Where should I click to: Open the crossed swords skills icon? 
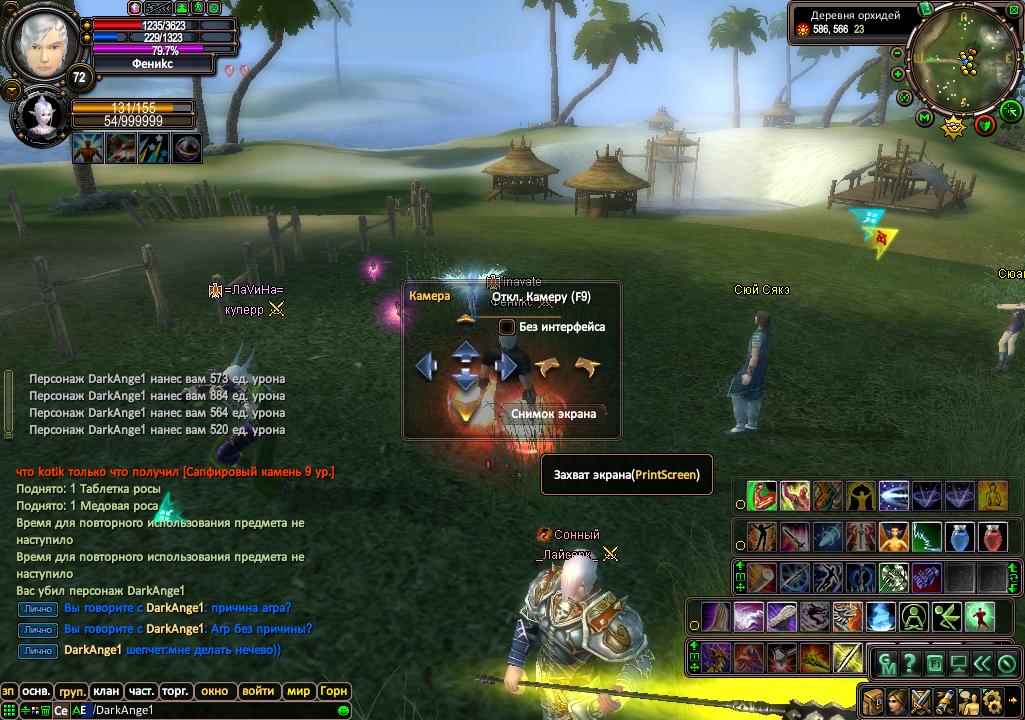coord(920,701)
